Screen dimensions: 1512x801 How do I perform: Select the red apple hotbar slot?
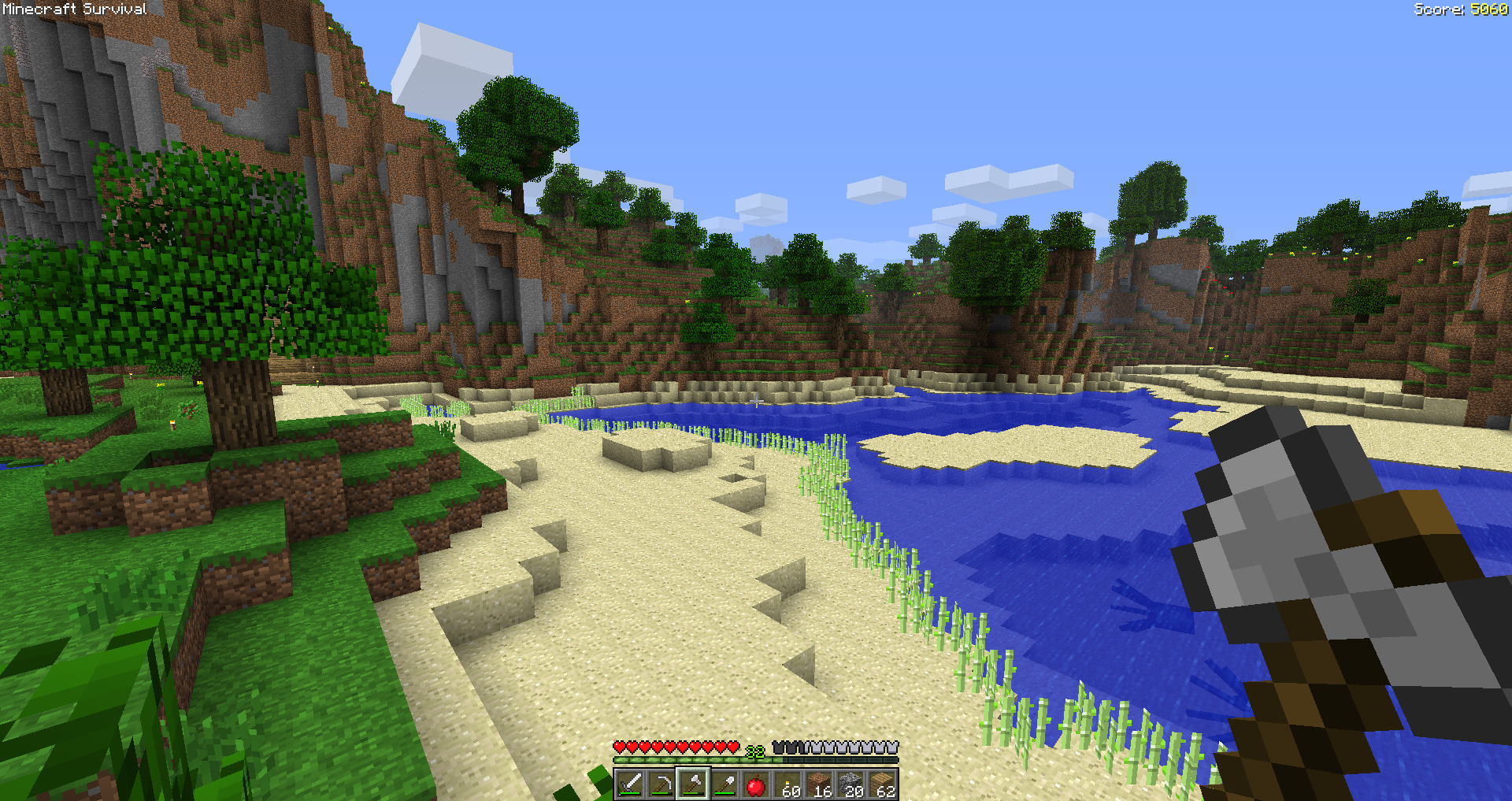(756, 784)
